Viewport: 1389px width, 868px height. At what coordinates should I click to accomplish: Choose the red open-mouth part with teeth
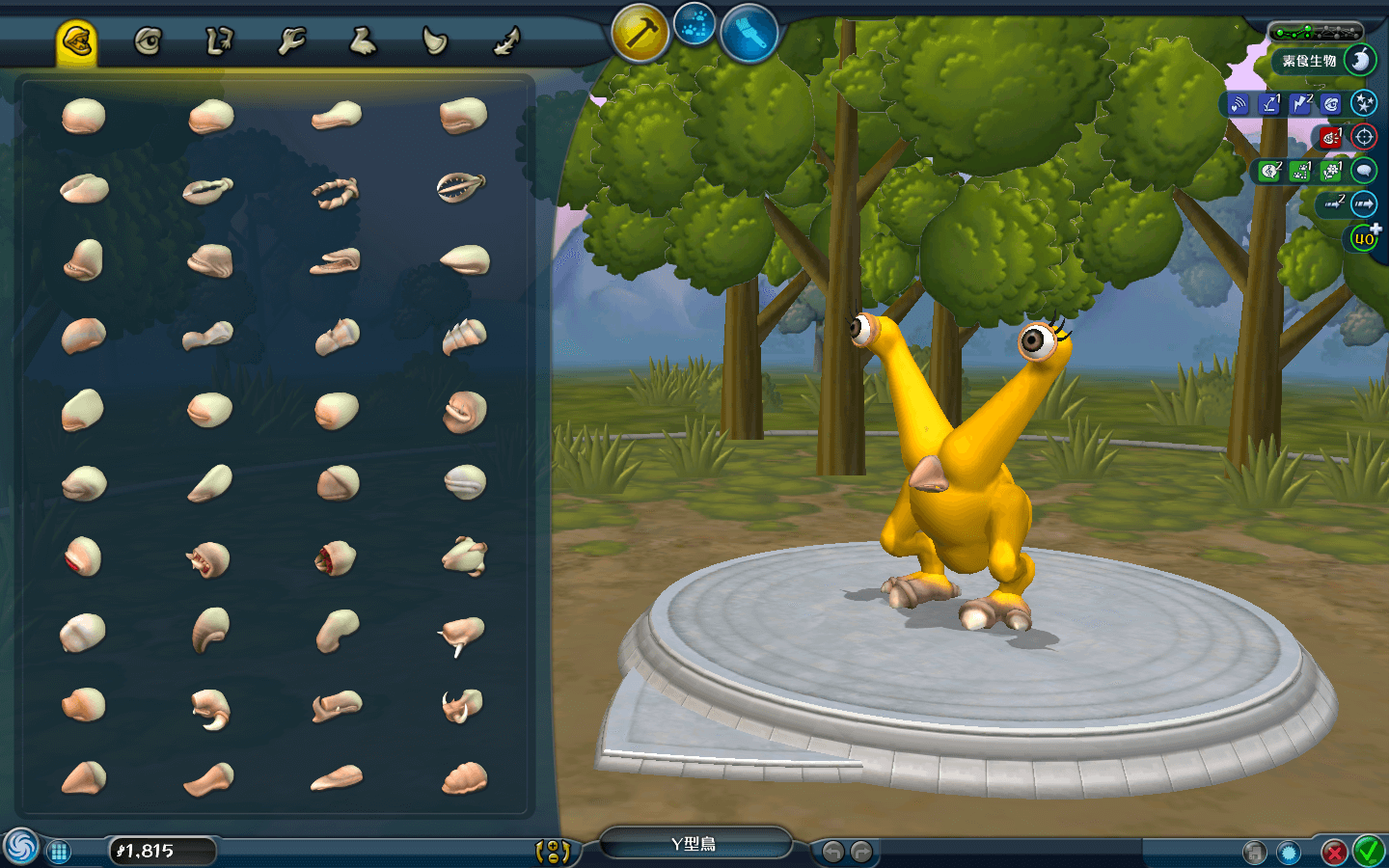[x=336, y=558]
